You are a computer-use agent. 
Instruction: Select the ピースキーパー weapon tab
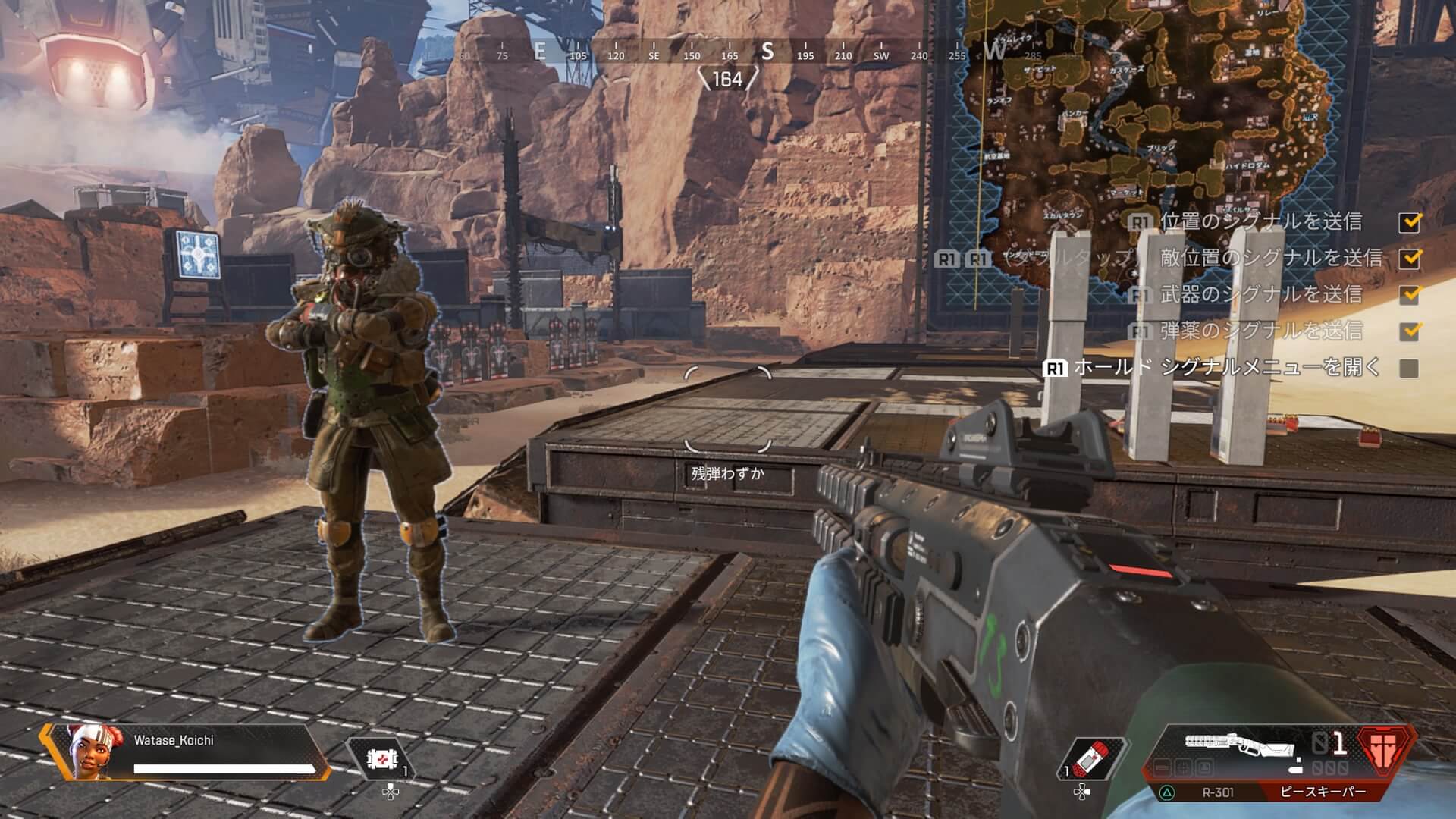1323,792
